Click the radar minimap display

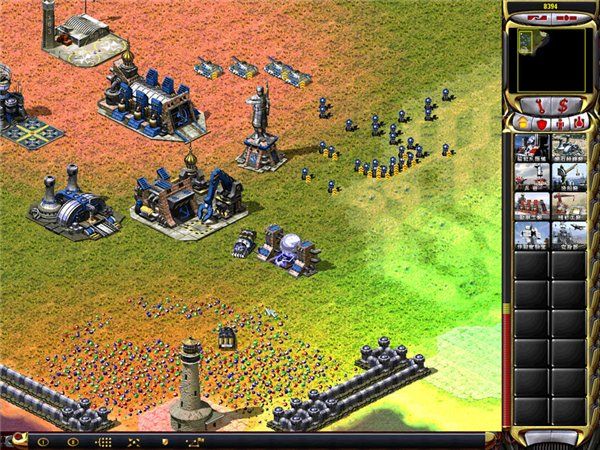tap(548, 58)
